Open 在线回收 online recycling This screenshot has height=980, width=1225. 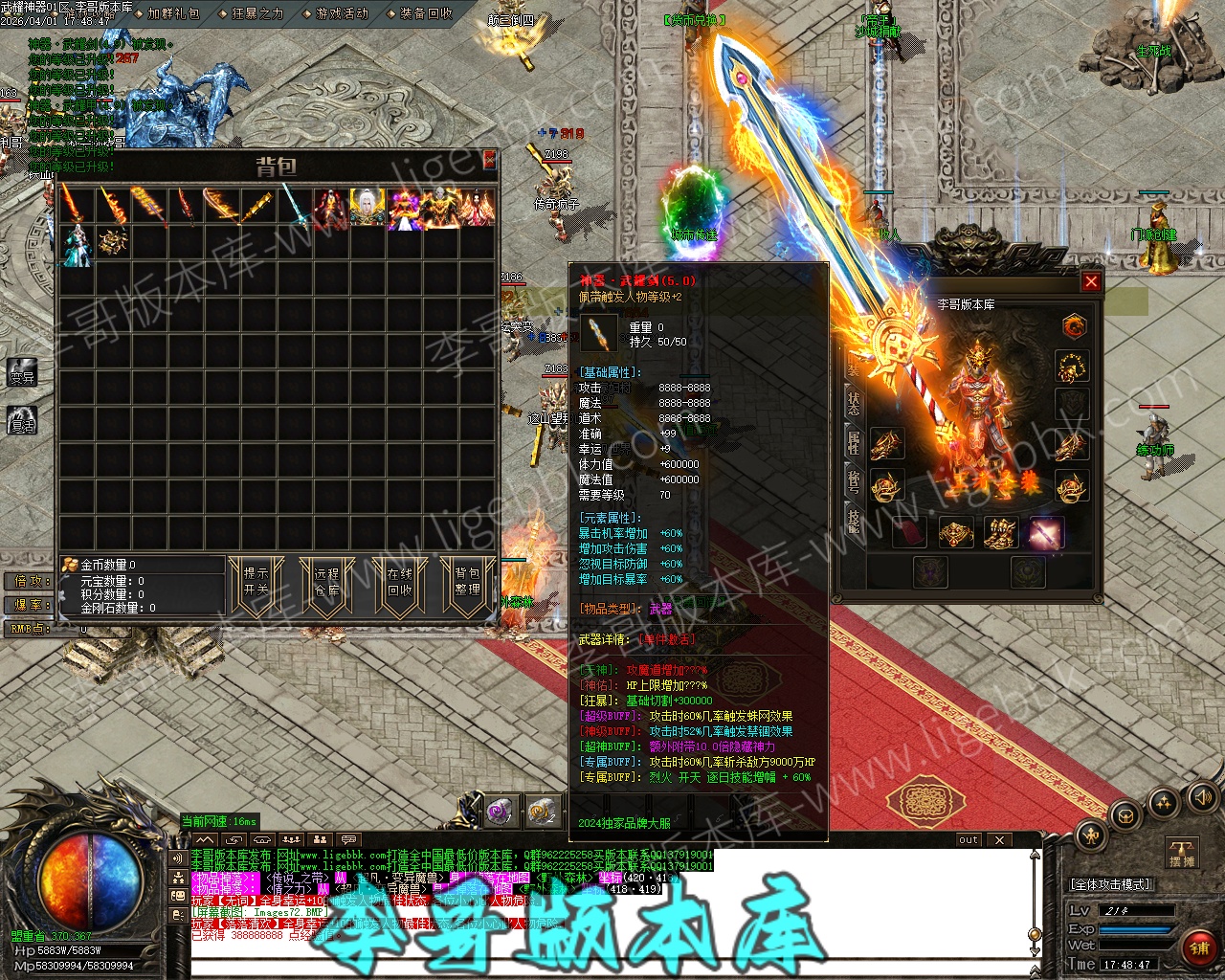tap(399, 582)
